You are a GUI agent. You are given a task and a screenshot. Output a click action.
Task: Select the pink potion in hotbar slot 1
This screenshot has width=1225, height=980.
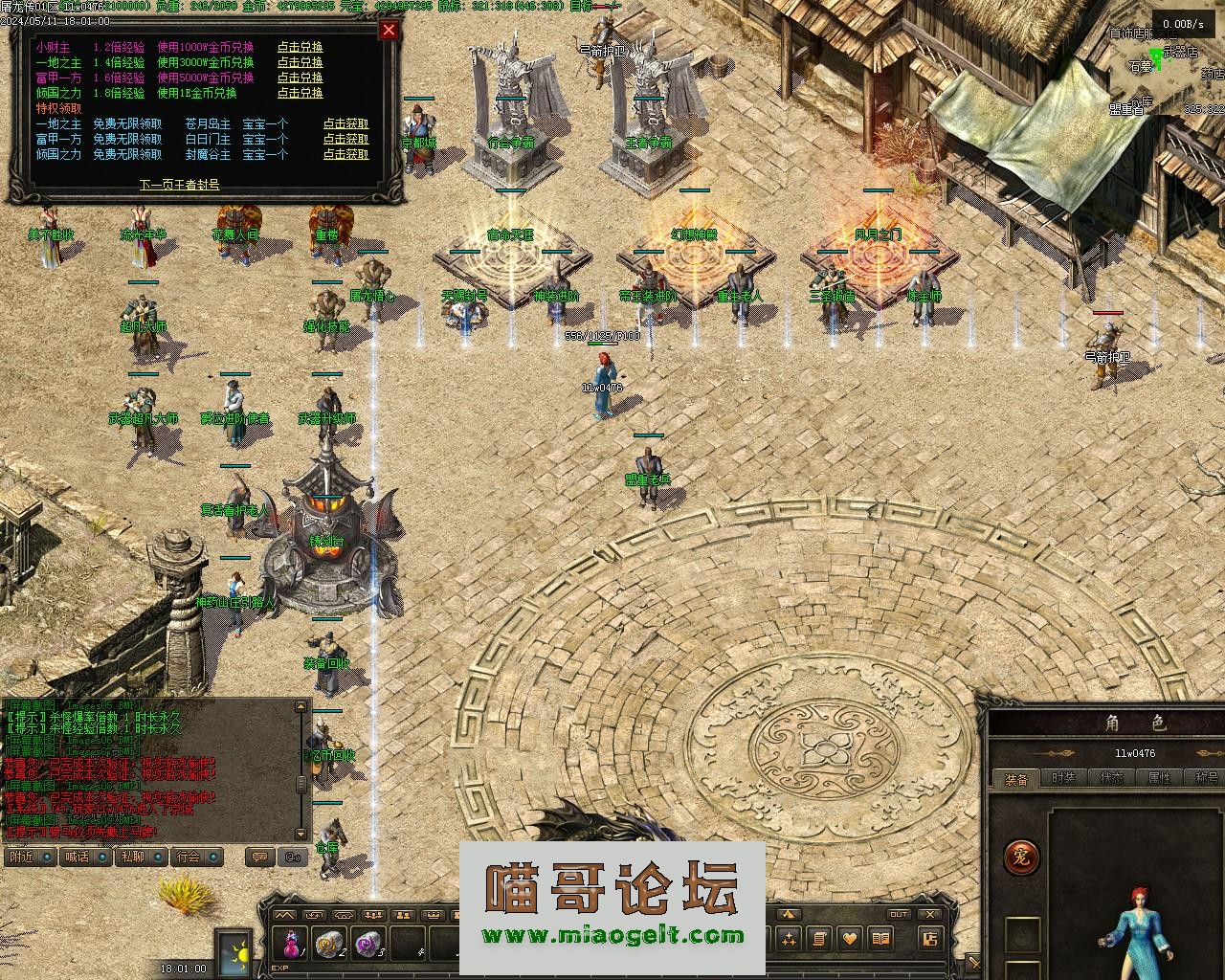tap(291, 944)
